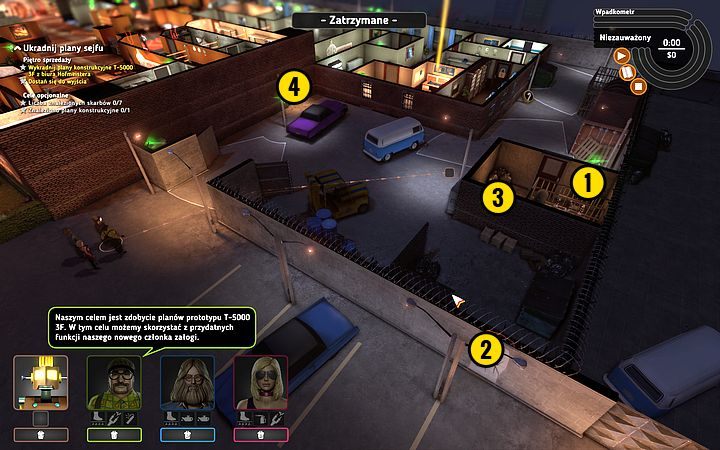Click the robot's brown-framed loot bag button
Viewport: 720px width, 450px height.
[x=41, y=435]
